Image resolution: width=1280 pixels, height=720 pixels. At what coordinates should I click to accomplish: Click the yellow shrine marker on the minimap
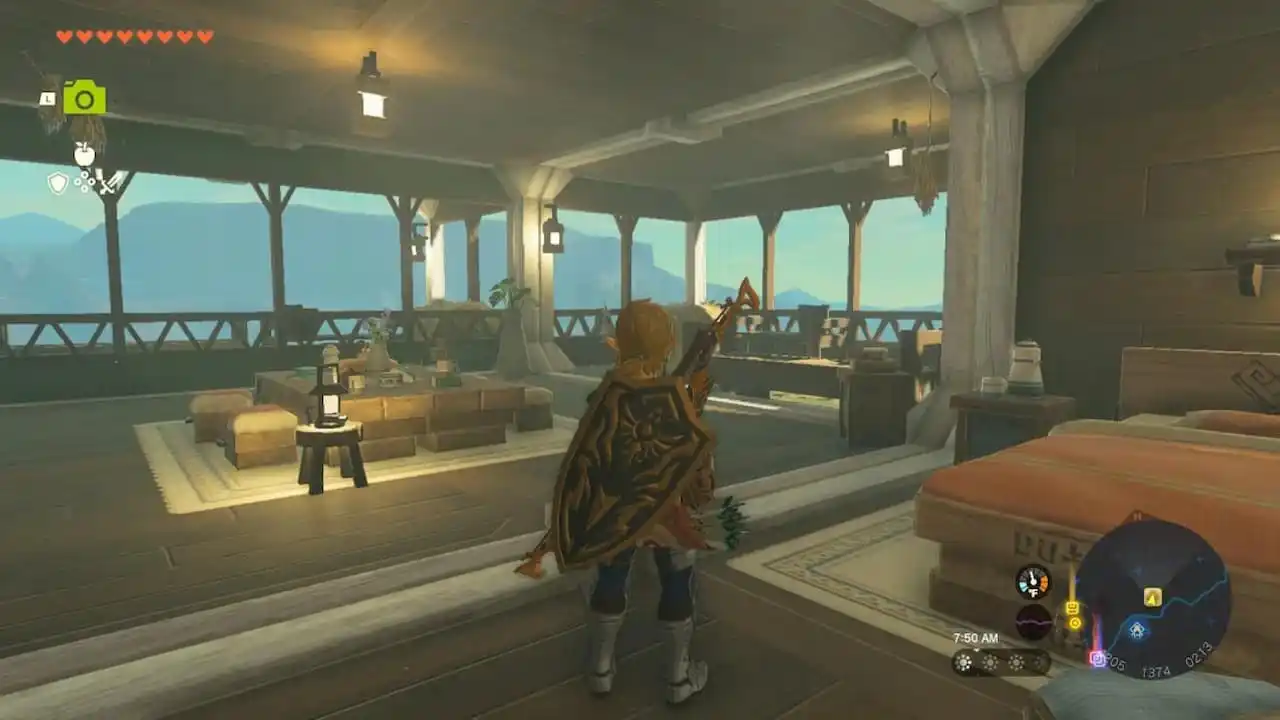click(x=1152, y=596)
